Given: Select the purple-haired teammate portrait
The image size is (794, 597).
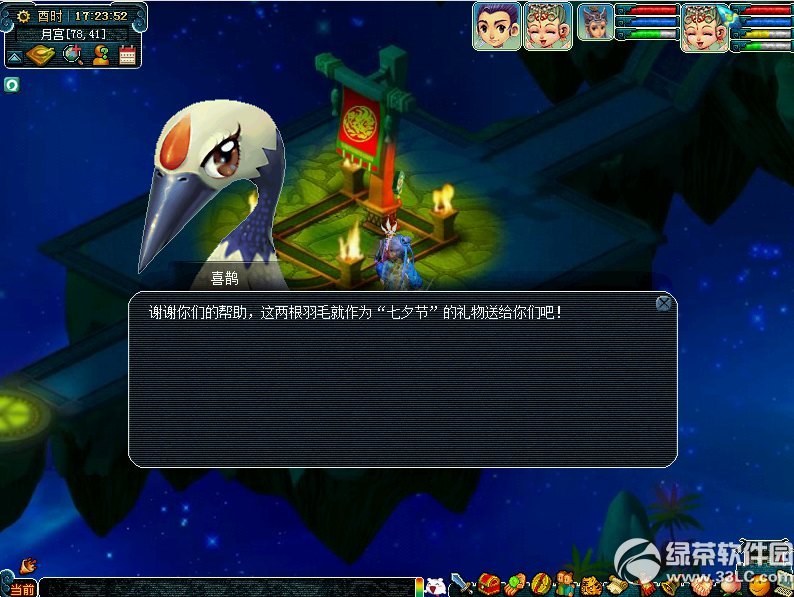Looking at the screenshot, I should tap(497, 26).
